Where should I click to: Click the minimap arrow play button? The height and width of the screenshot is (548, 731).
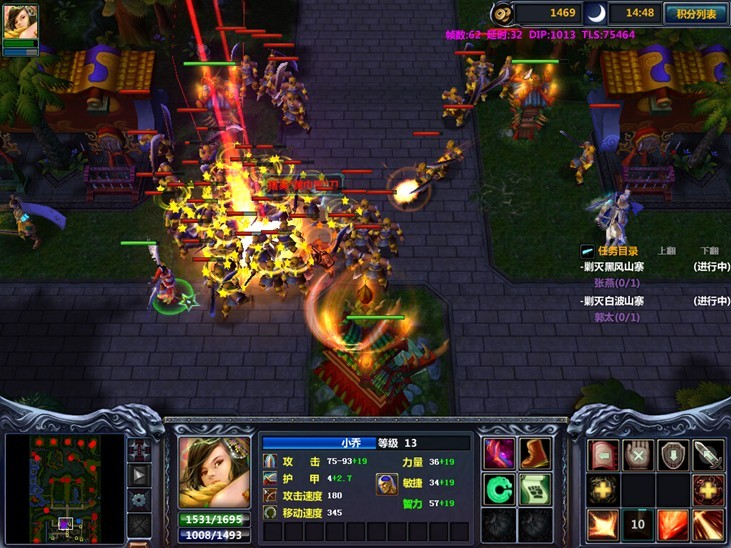(139, 475)
